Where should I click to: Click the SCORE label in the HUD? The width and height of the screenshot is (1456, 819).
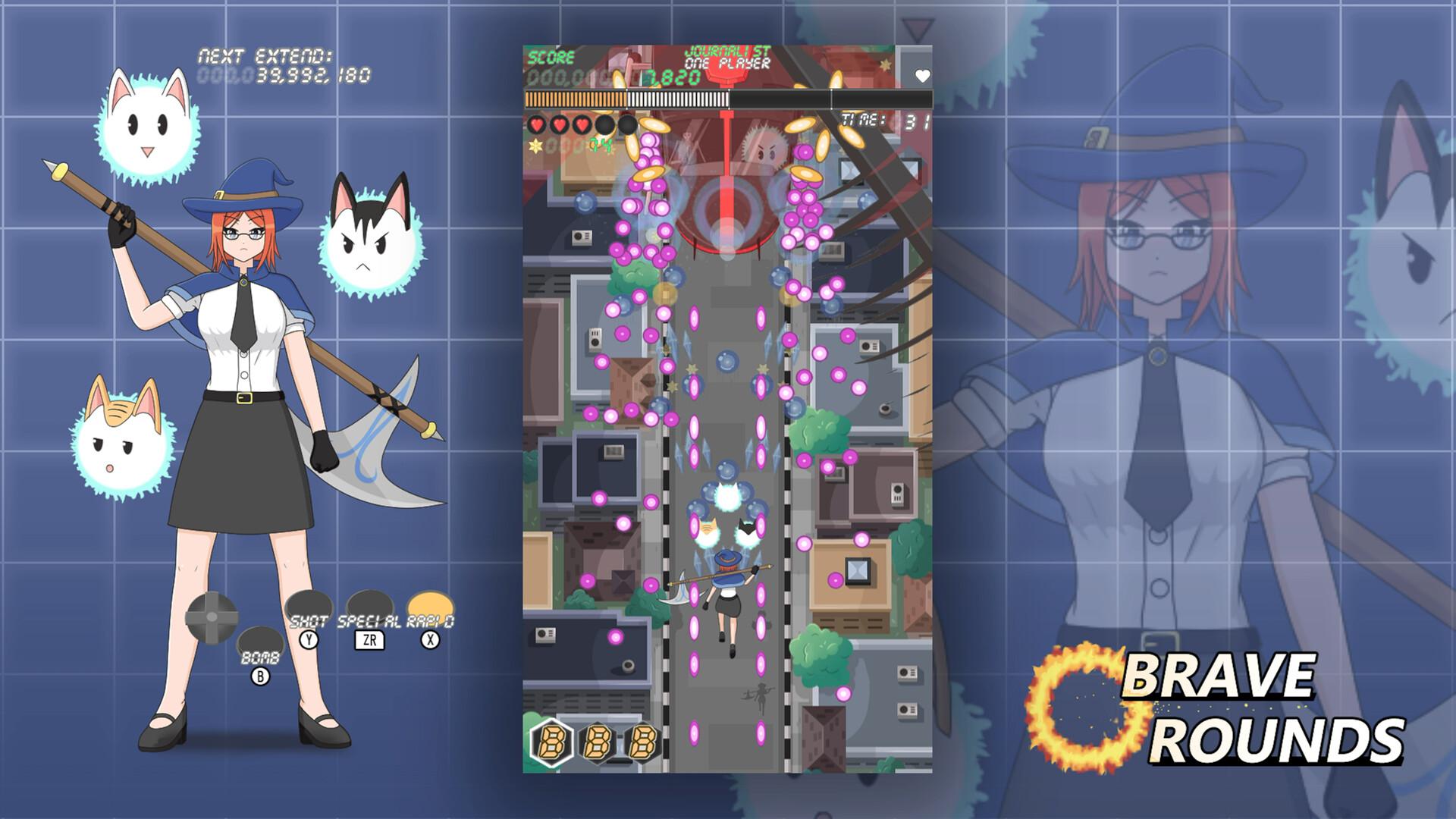click(x=551, y=55)
